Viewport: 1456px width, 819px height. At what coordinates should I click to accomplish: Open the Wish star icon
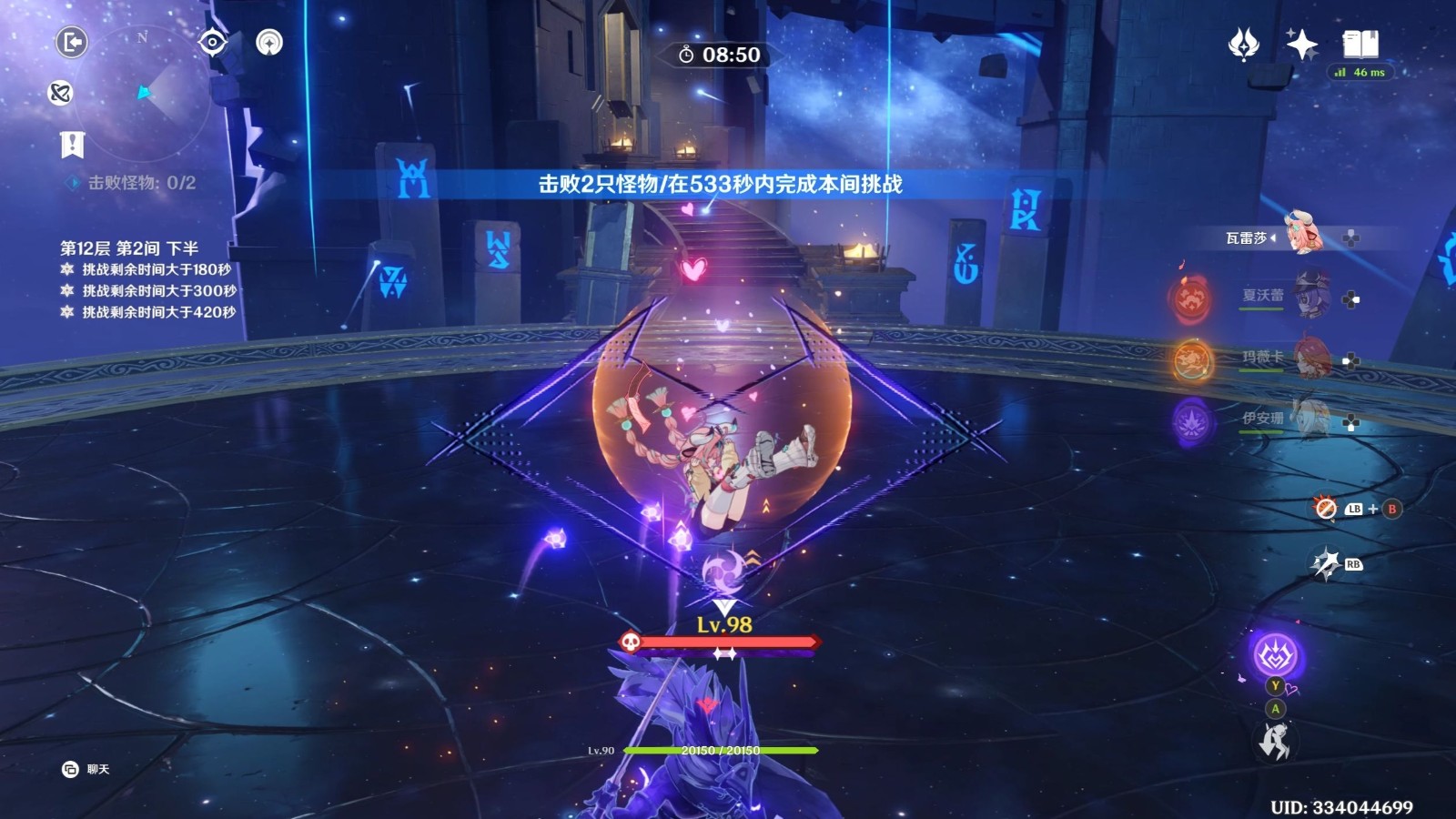click(1243, 44)
